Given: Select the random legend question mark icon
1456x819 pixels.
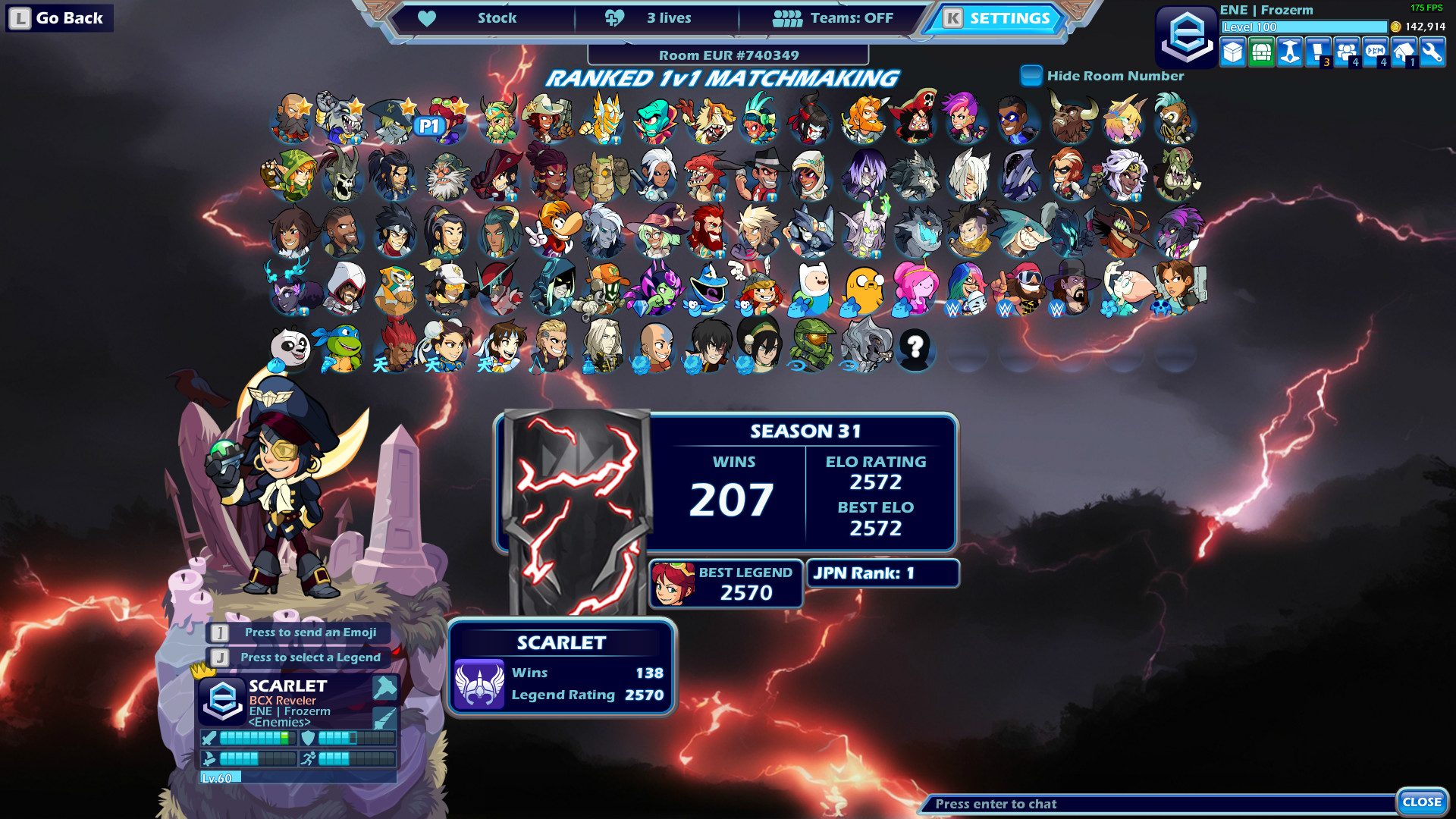Looking at the screenshot, I should coord(918,350).
